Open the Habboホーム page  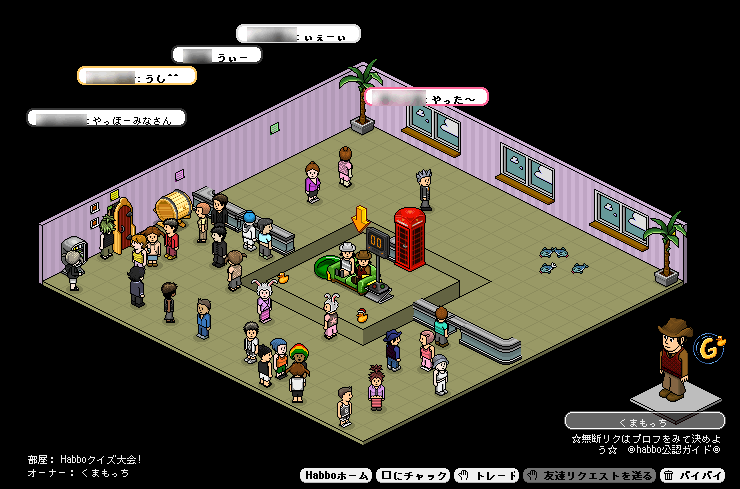pos(336,476)
